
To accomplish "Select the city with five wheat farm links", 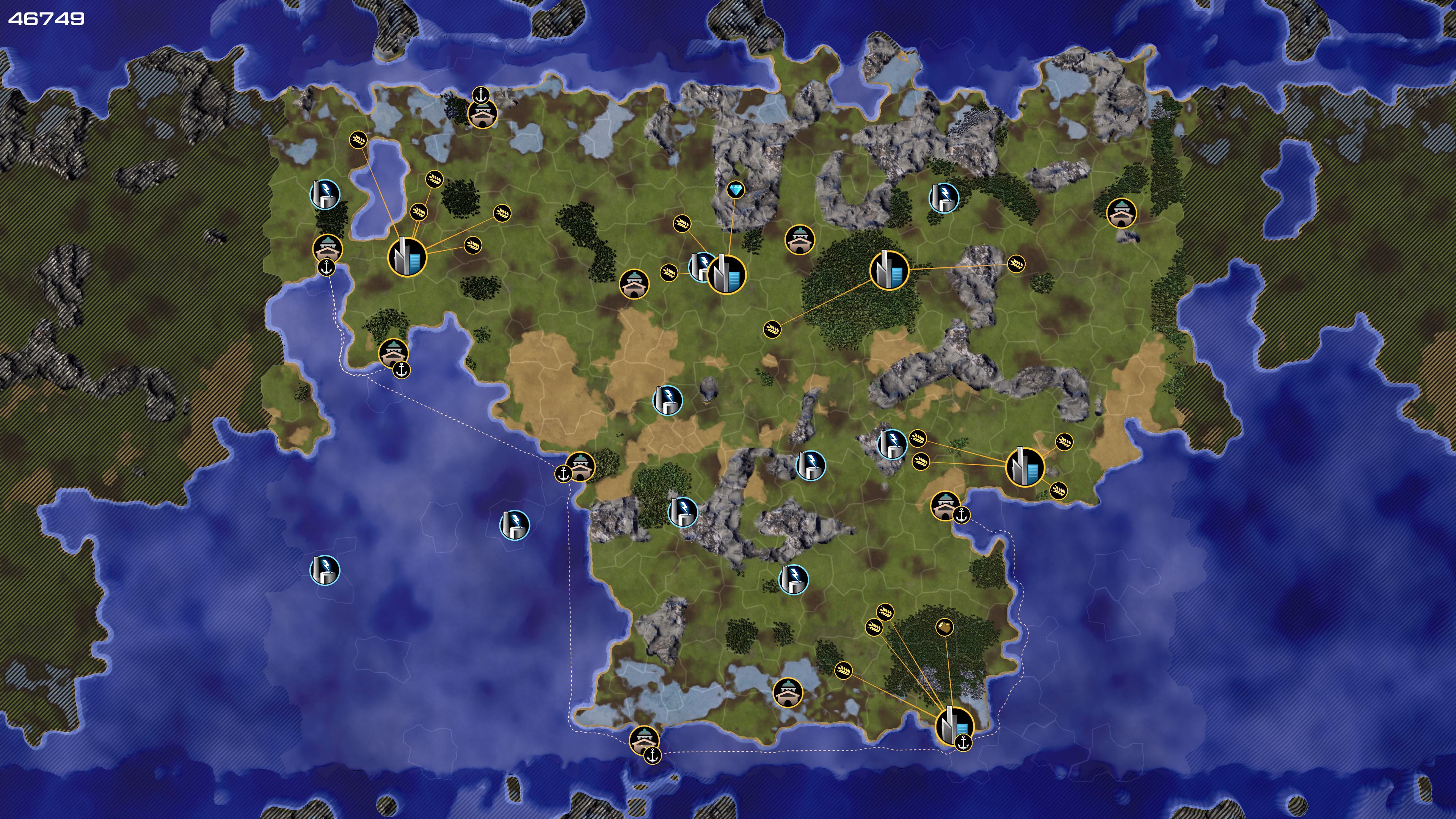I will pos(407,257).
